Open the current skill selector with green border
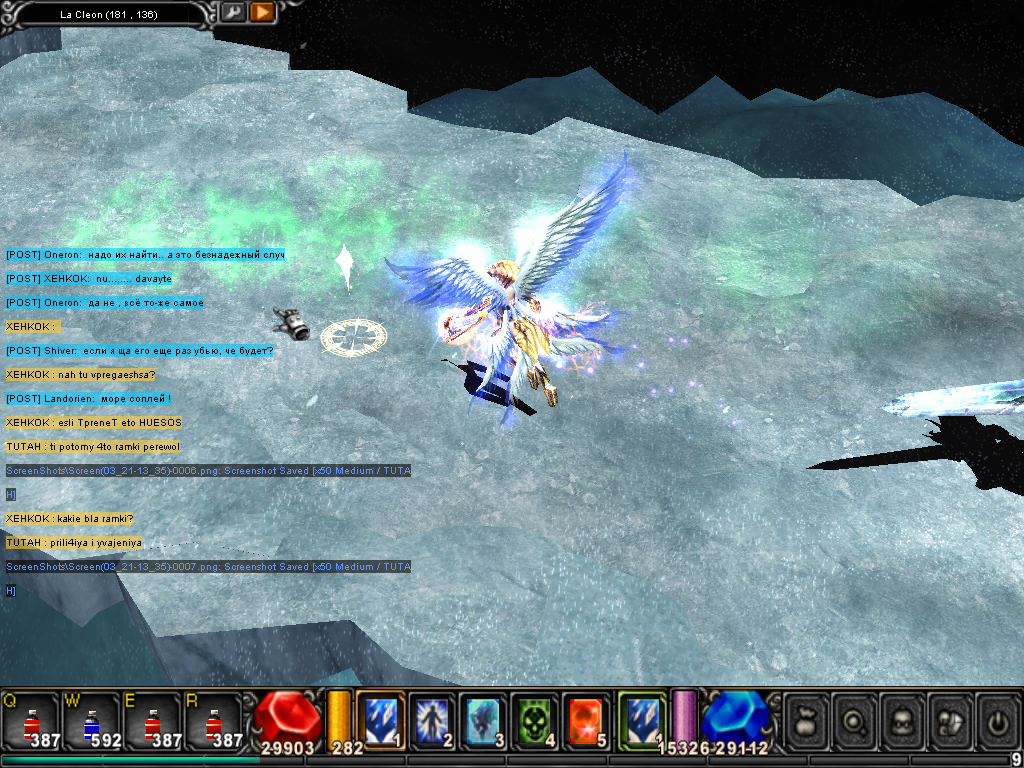This screenshot has height=768, width=1024. click(641, 720)
